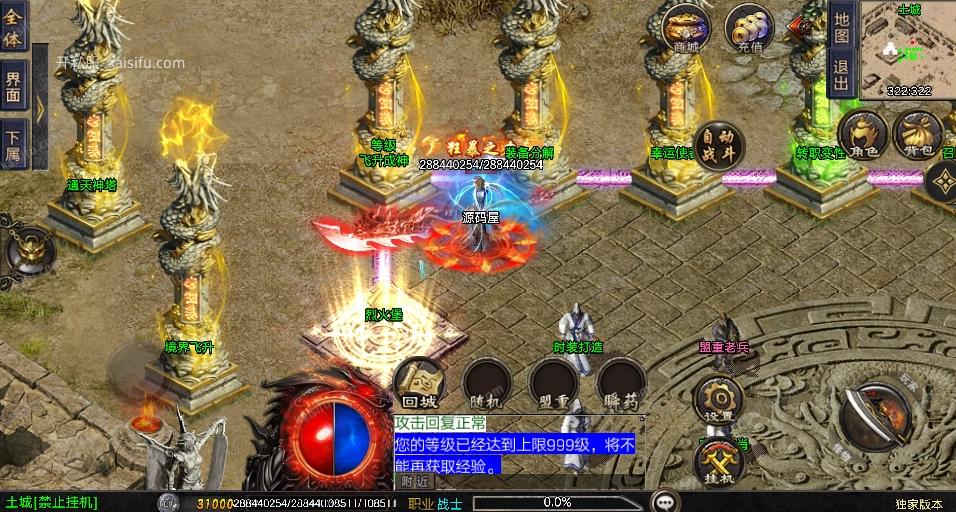Select the 随机 teleport slot
The height and width of the screenshot is (512, 956).
tap(487, 384)
